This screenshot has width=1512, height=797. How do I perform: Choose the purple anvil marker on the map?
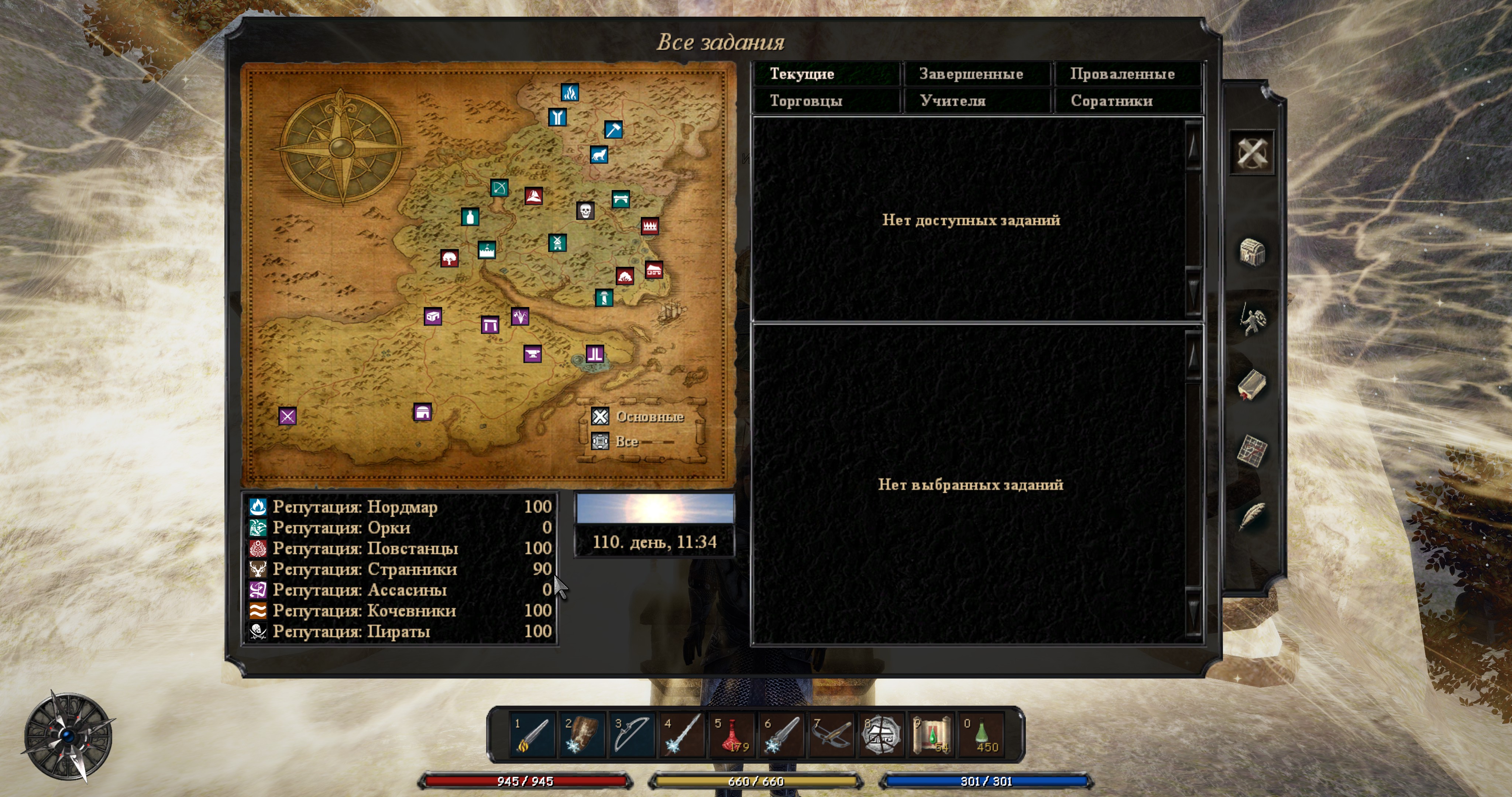[x=532, y=354]
